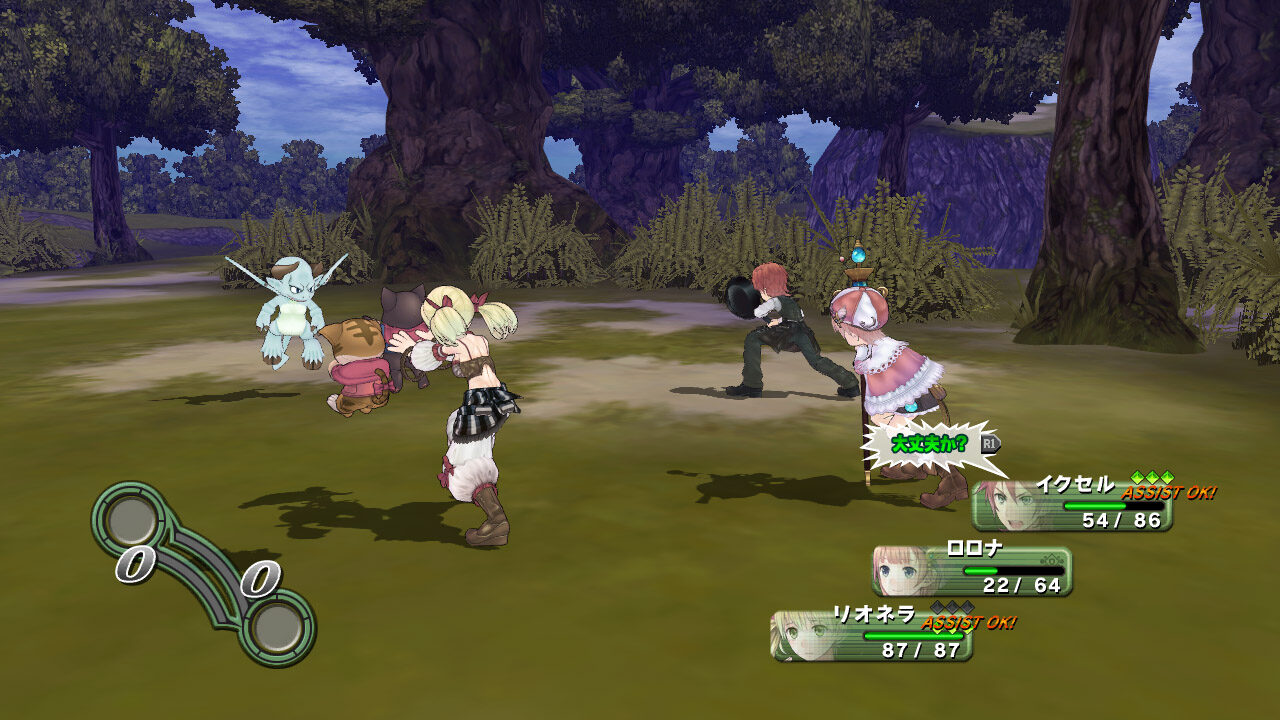
Task: Select the ロロナ party status panel
Action: (x=972, y=571)
